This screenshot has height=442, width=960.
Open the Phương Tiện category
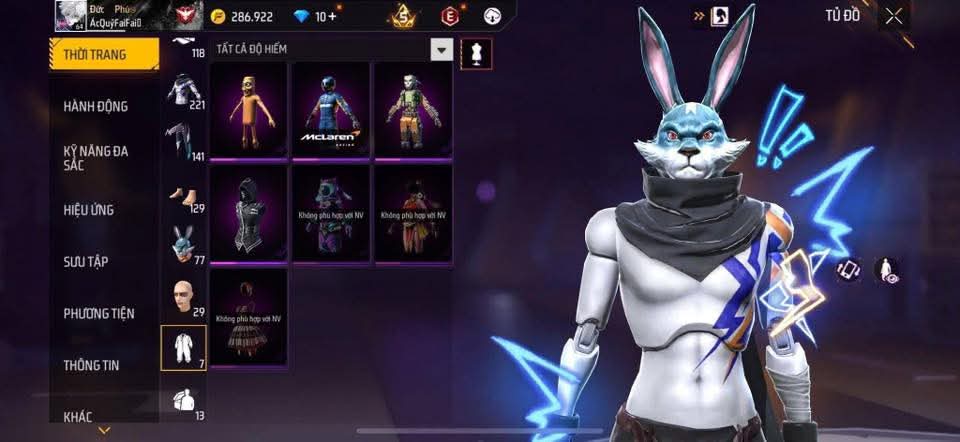coord(98,313)
